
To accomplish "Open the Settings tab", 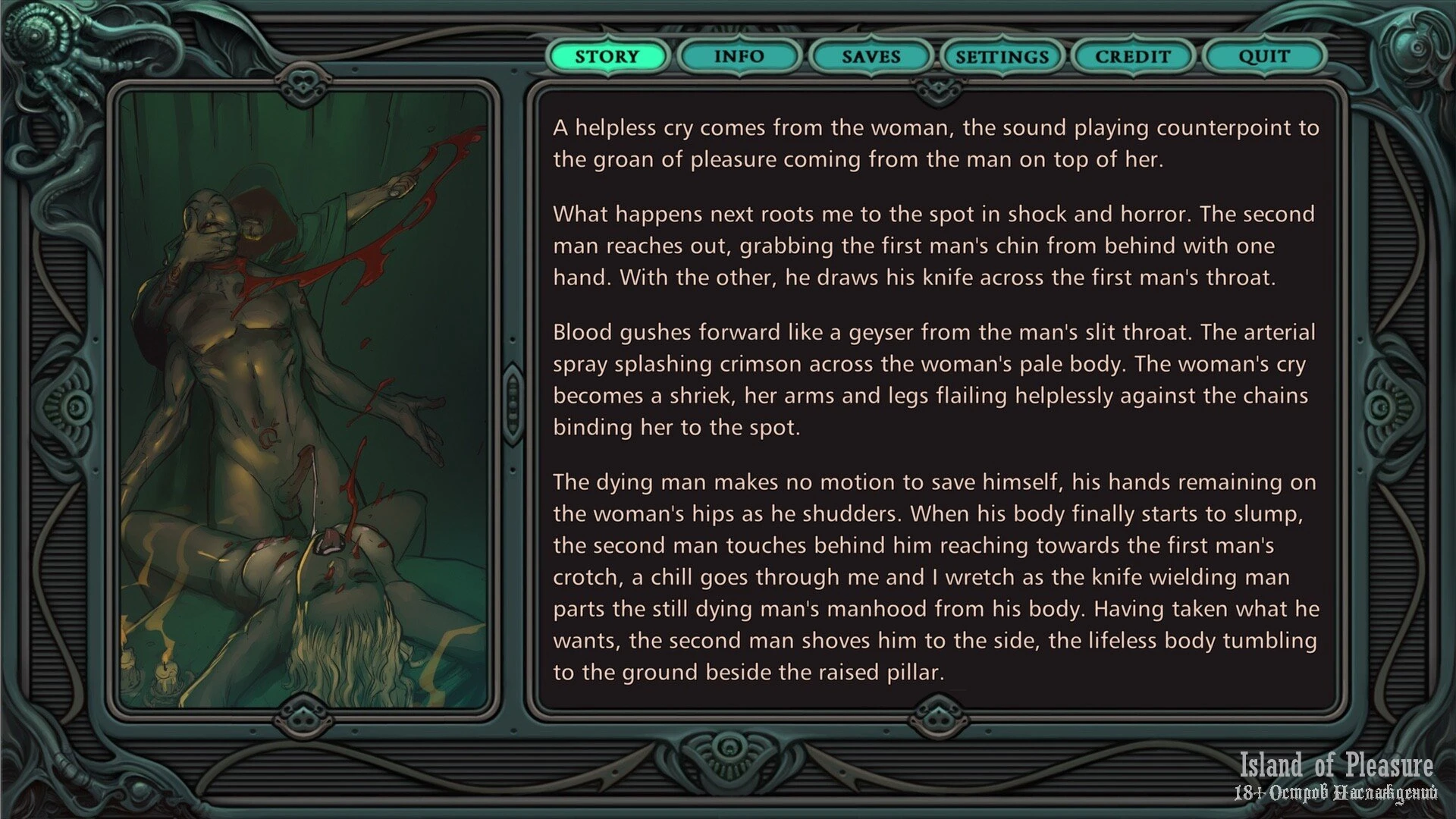I will point(1002,57).
